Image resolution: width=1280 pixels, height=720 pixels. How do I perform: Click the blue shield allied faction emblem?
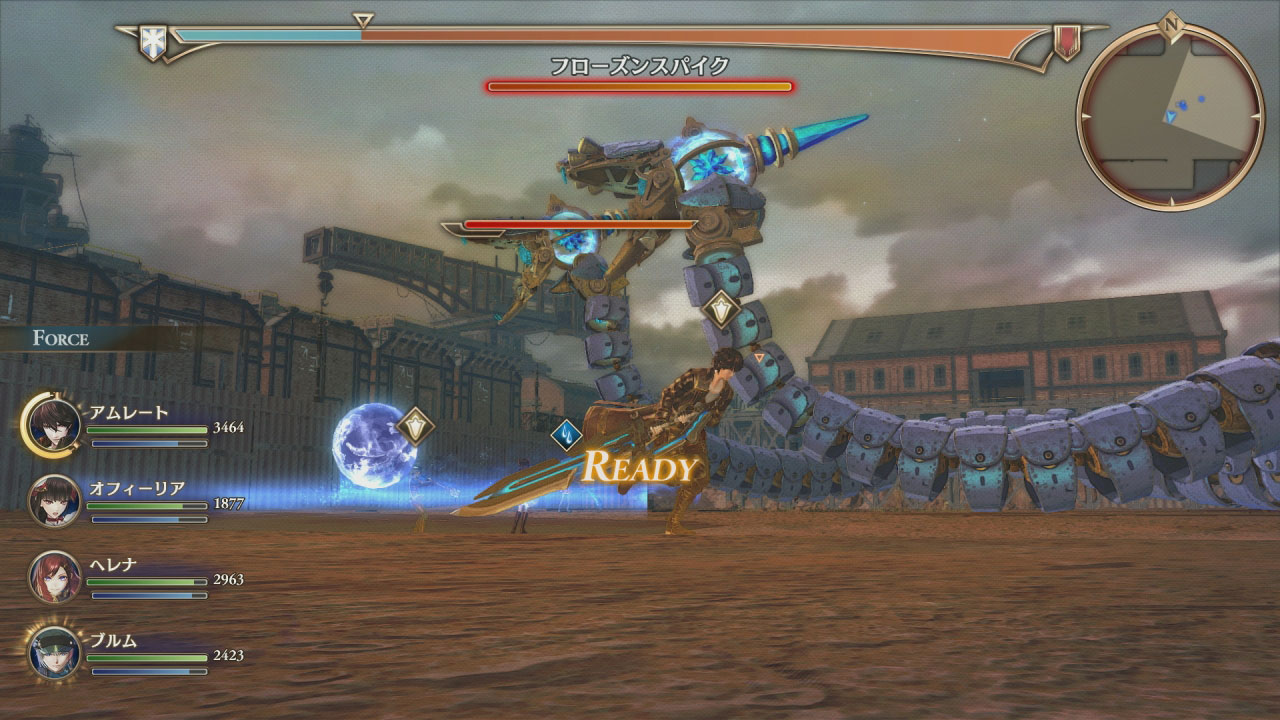tap(153, 42)
